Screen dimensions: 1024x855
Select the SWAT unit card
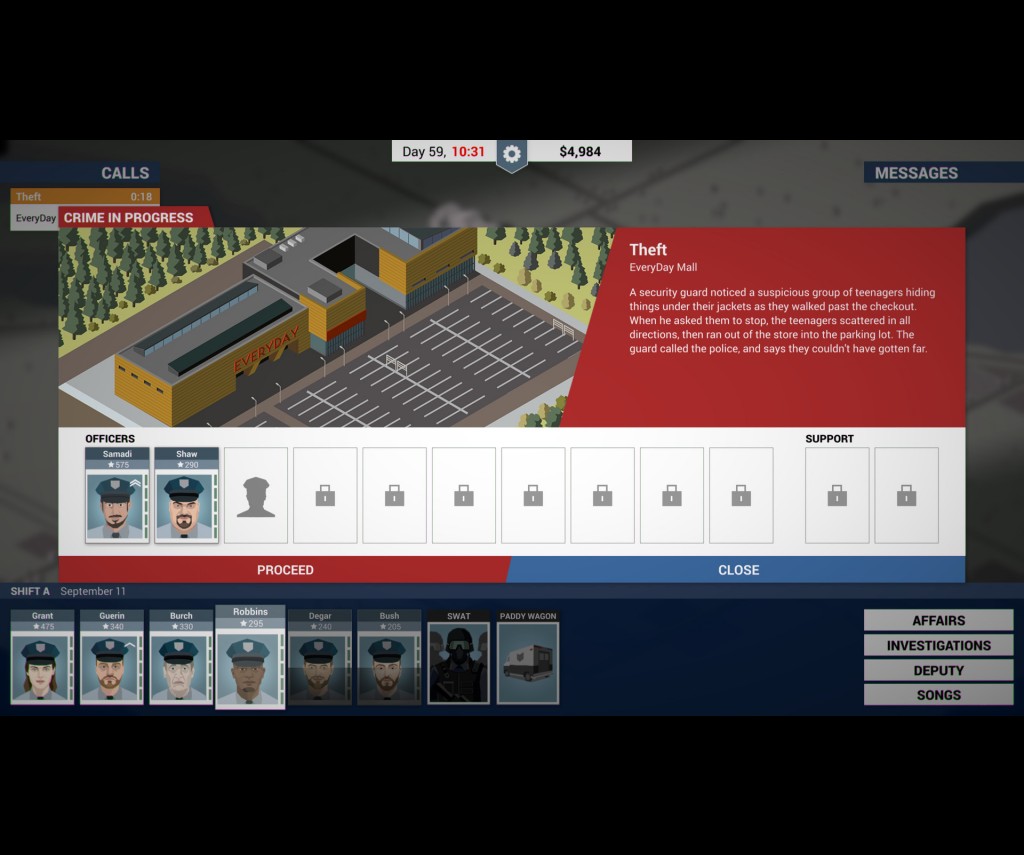459,657
